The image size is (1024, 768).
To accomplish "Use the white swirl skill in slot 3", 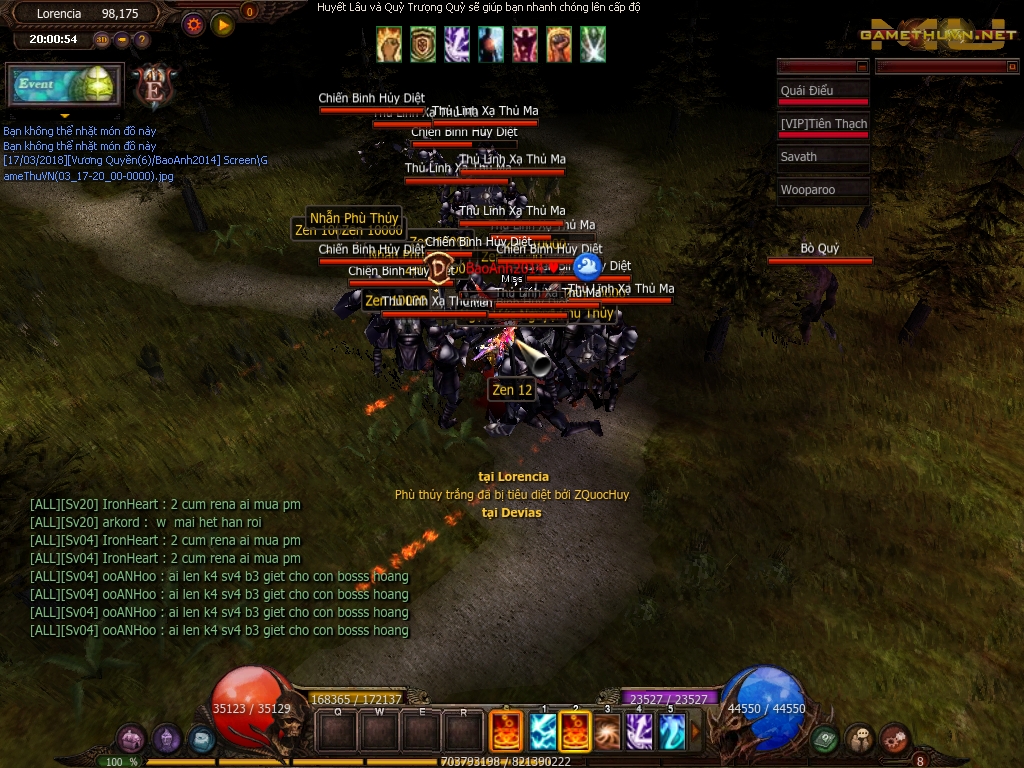I will tap(607, 731).
